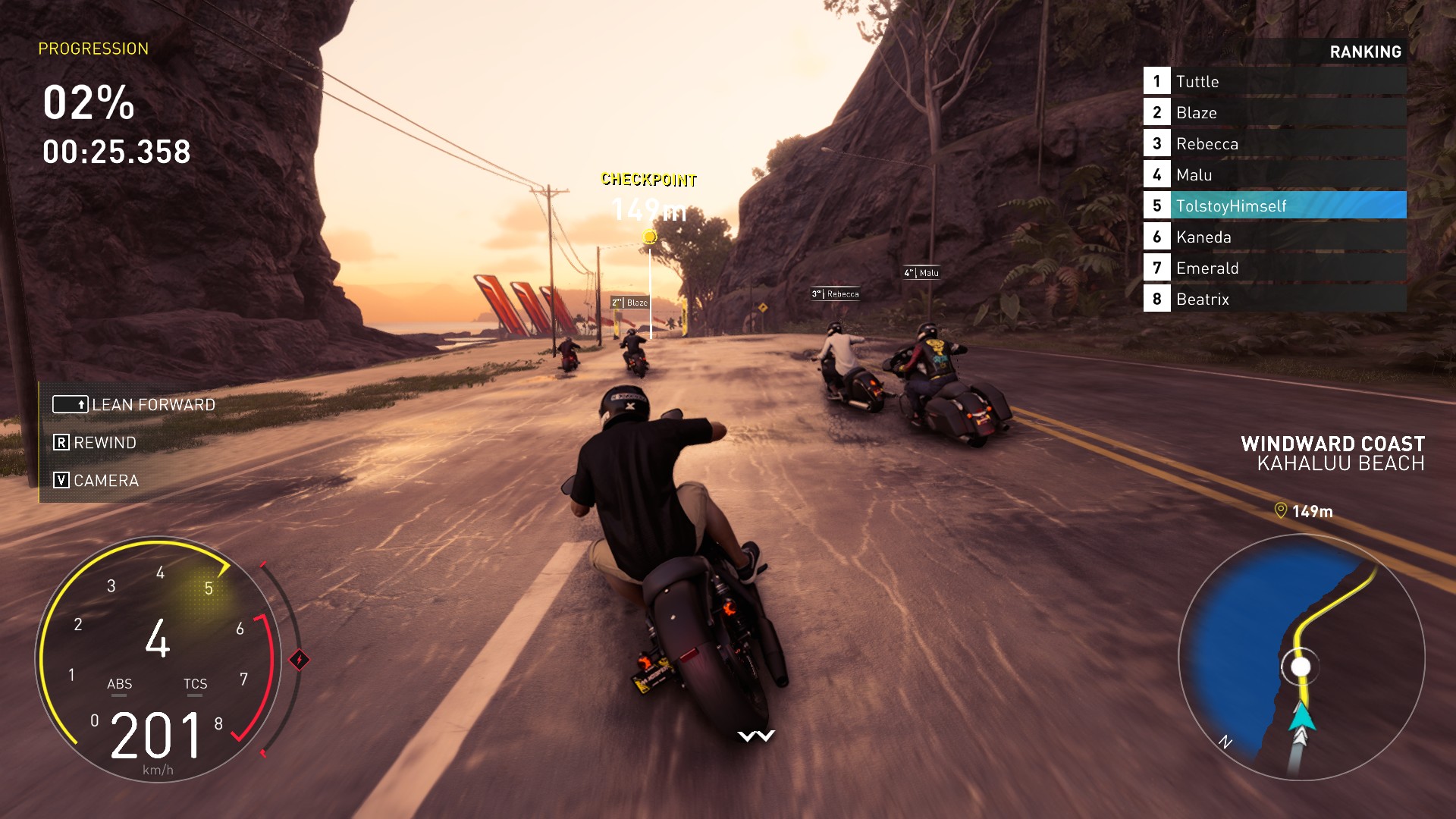
Task: Select Malu in the ranking list
Action: coord(1274,174)
